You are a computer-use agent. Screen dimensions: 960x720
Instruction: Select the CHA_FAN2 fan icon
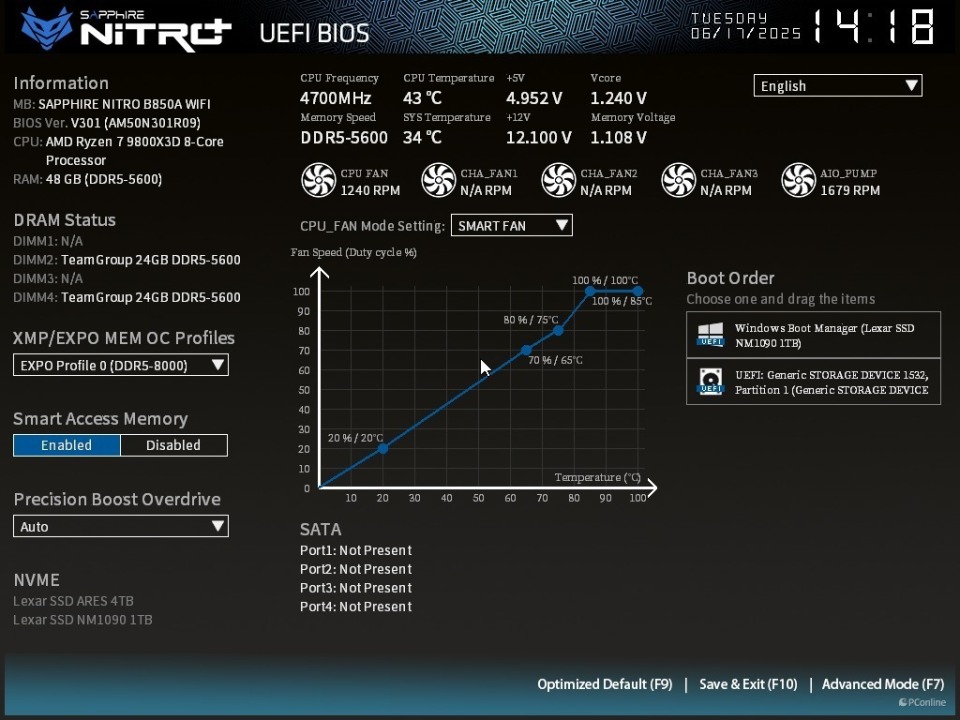[558, 181]
